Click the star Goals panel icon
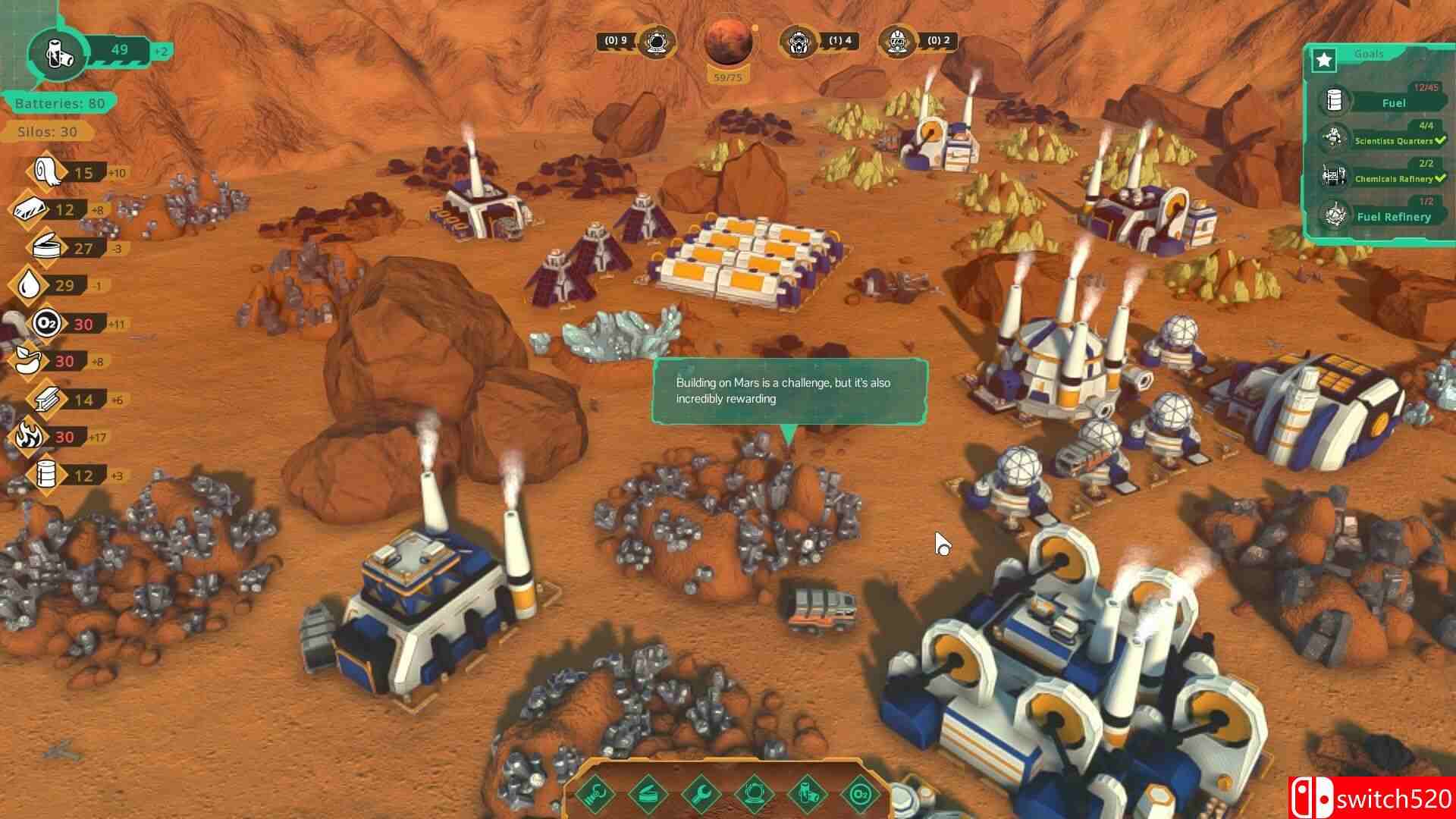The image size is (1456, 819). (1324, 59)
